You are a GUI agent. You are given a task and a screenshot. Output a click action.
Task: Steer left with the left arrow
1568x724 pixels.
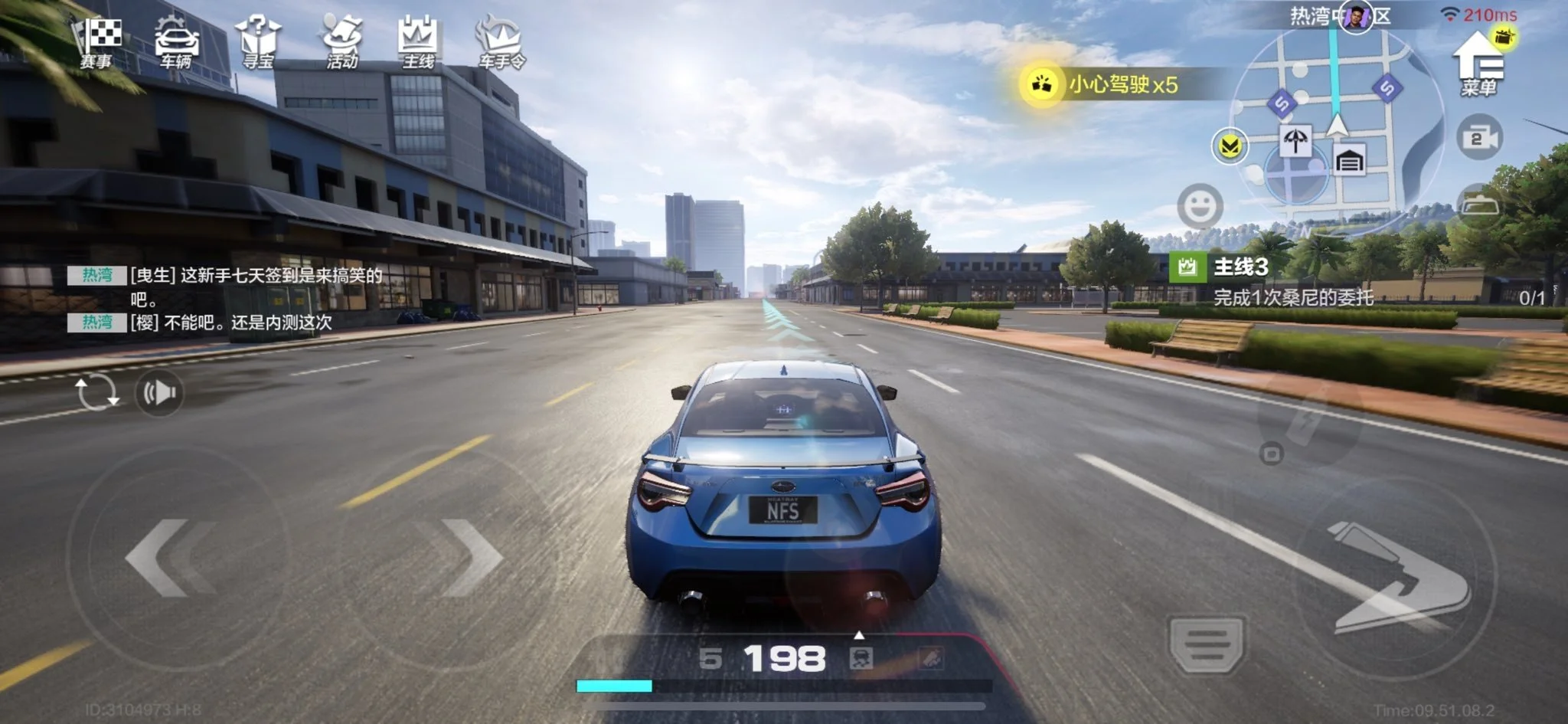168,558
